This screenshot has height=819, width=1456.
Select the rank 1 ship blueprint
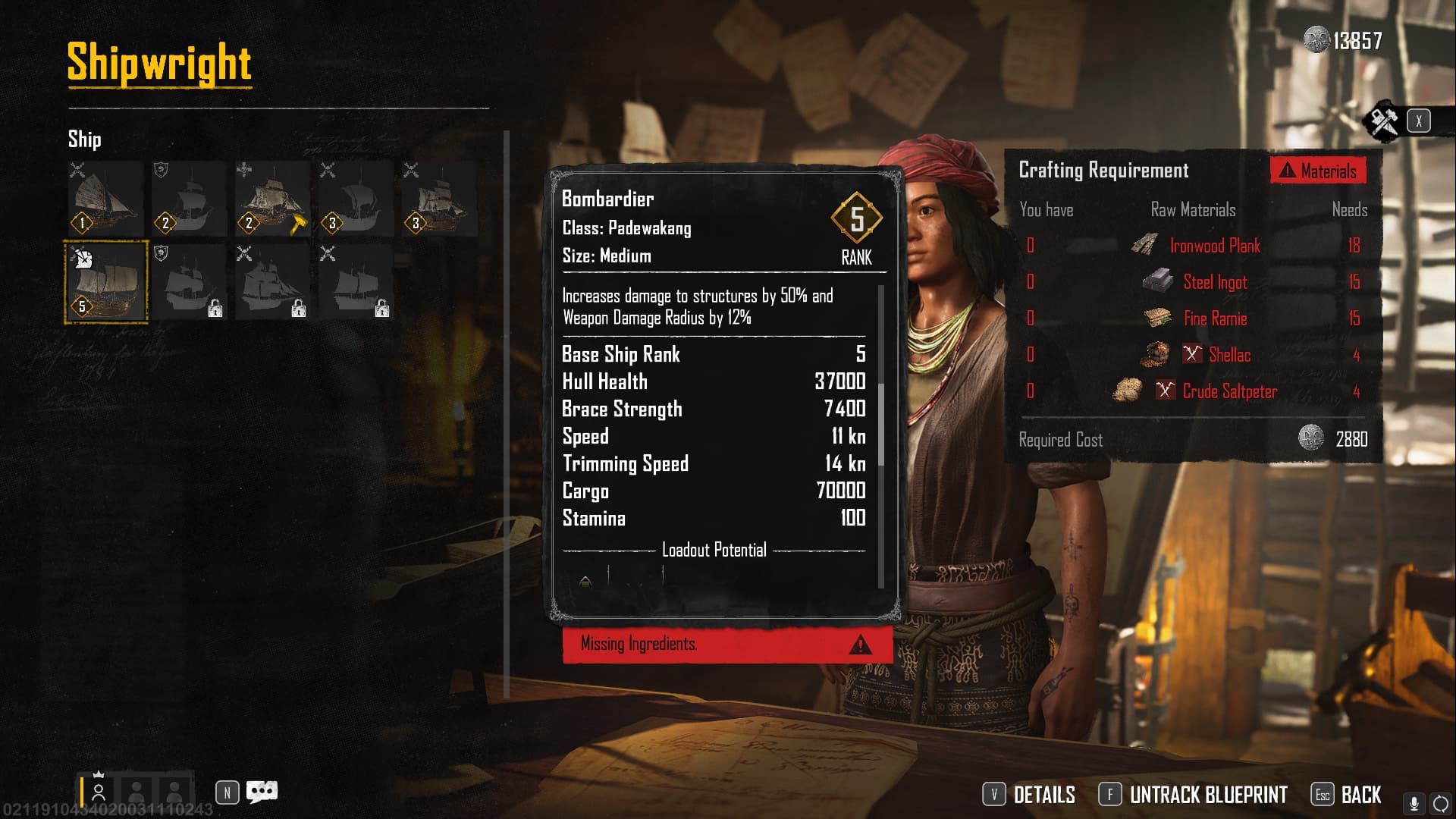pos(105,199)
